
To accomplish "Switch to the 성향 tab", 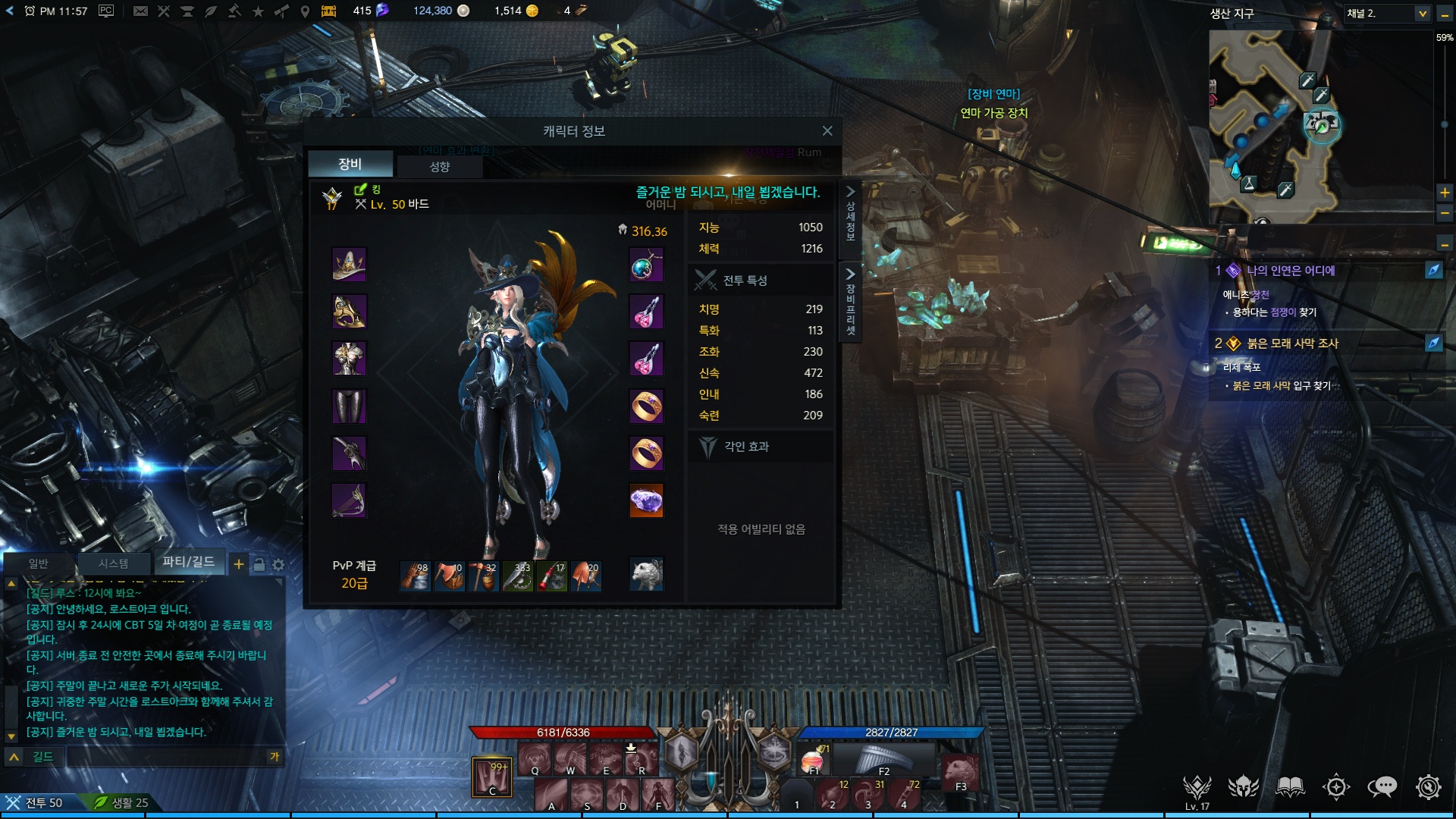I will [x=440, y=166].
